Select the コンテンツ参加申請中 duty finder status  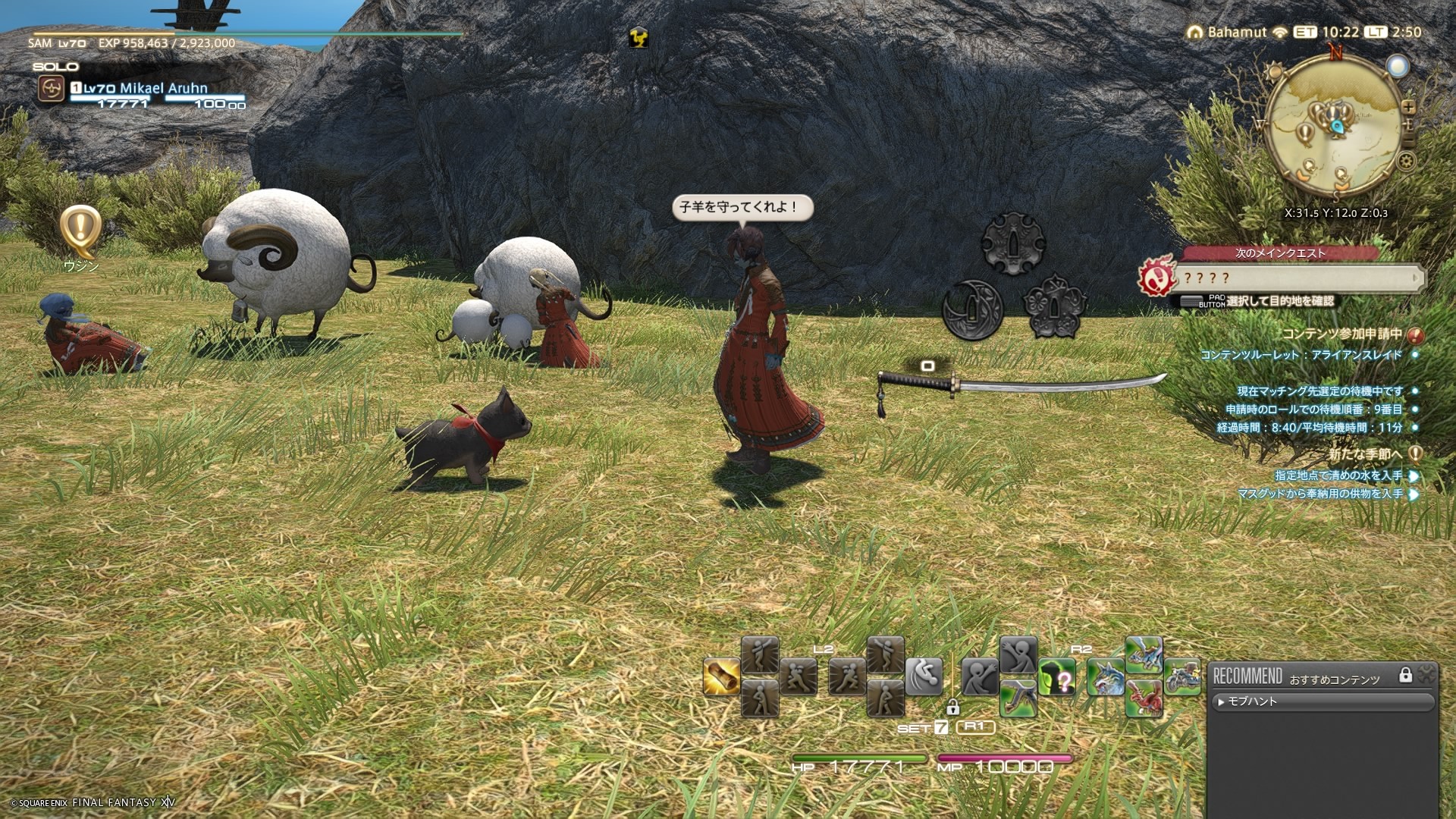[x=1341, y=334]
